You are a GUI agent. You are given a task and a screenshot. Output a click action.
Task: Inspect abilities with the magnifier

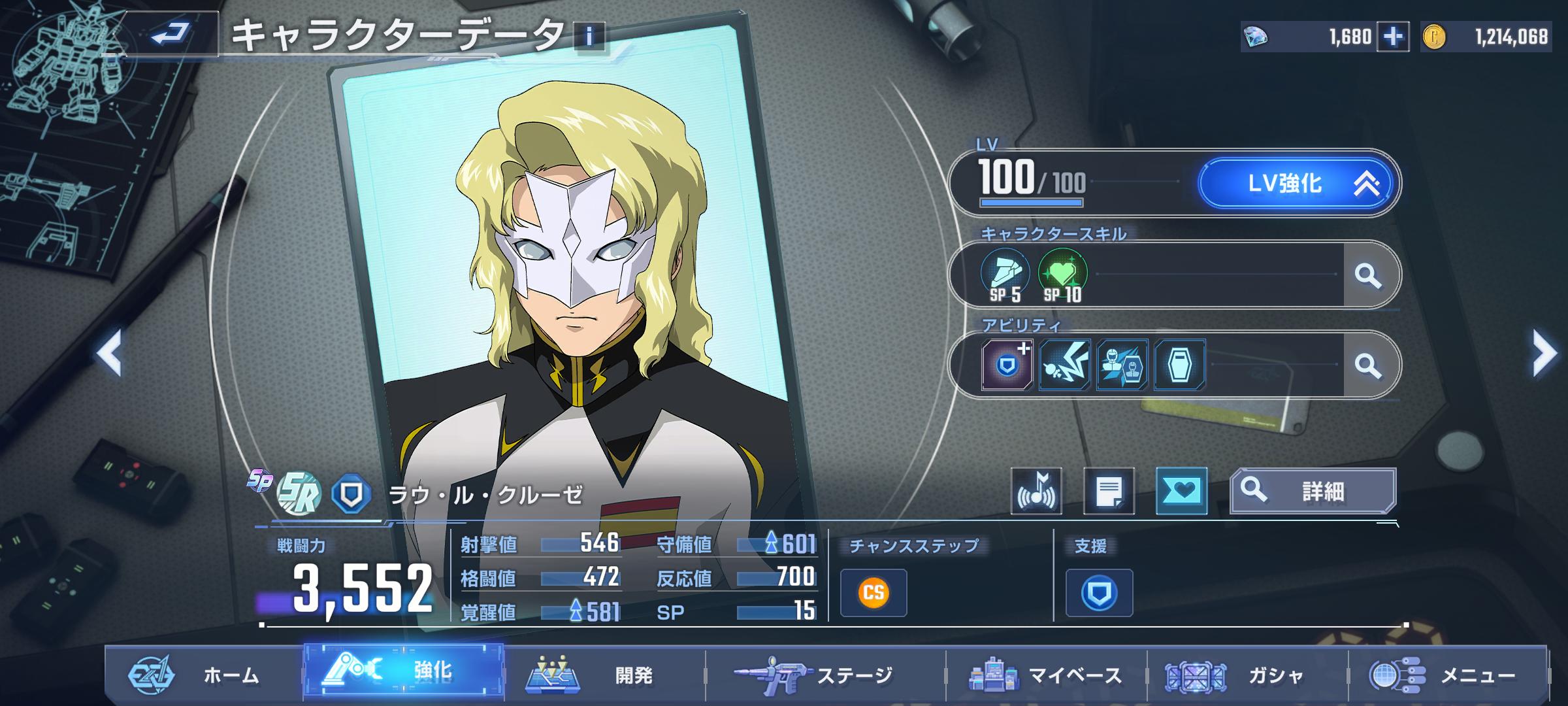tap(1367, 365)
